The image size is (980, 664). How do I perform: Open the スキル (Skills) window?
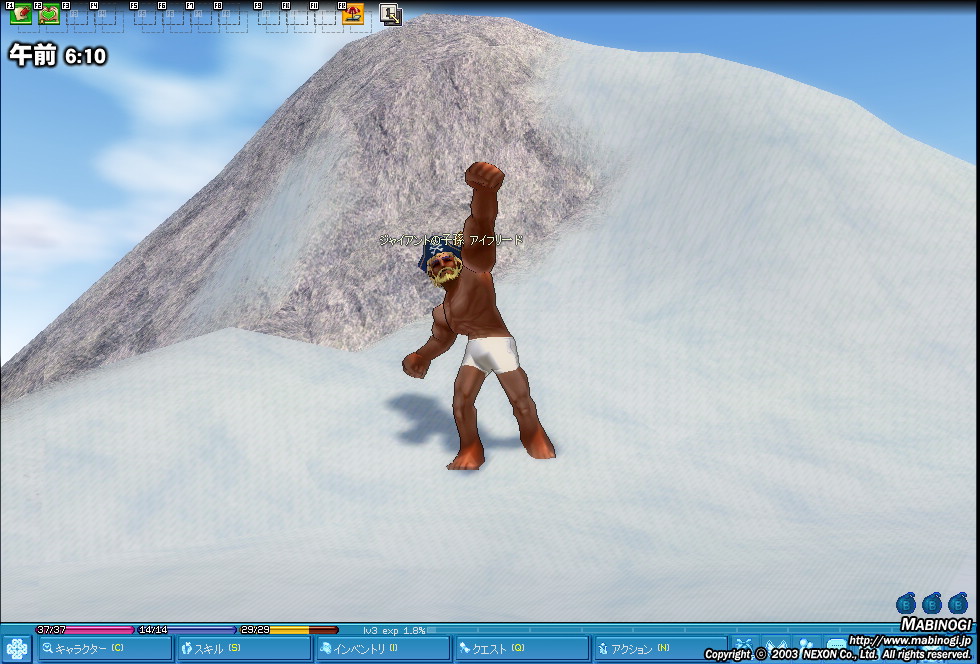[242, 649]
